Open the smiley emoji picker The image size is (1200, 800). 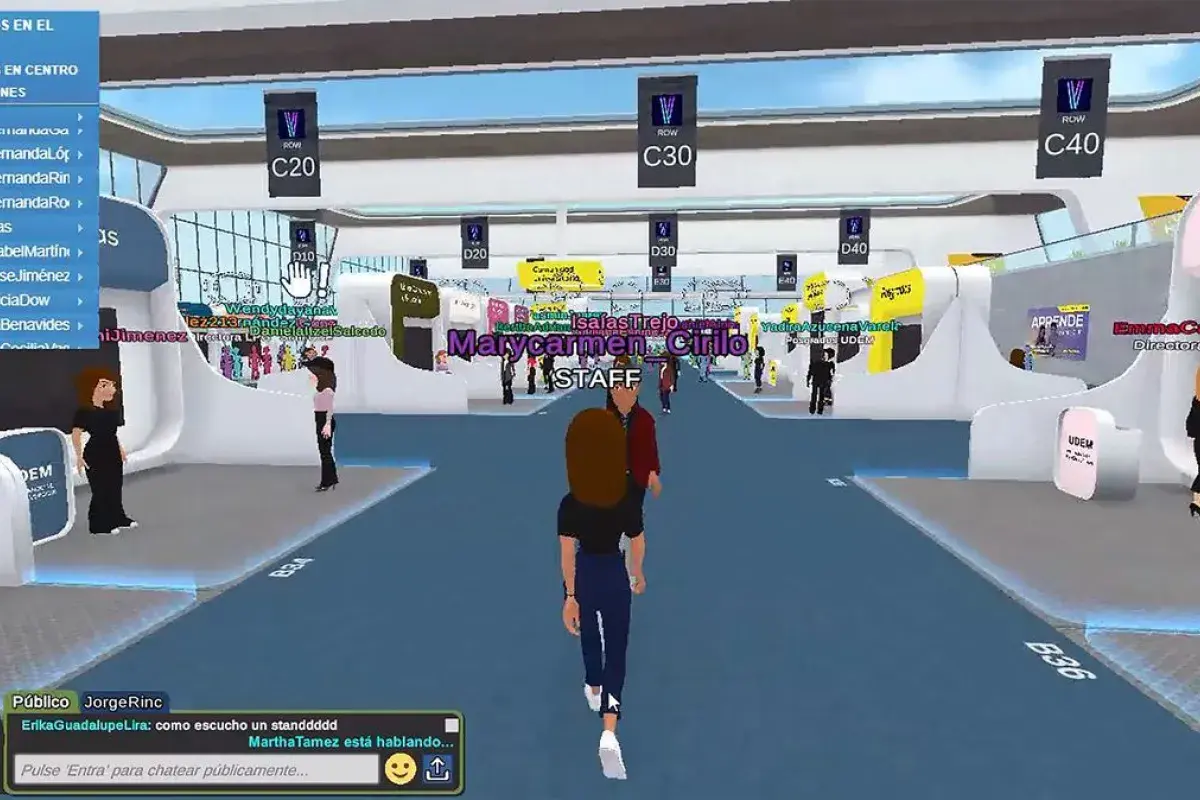click(401, 768)
